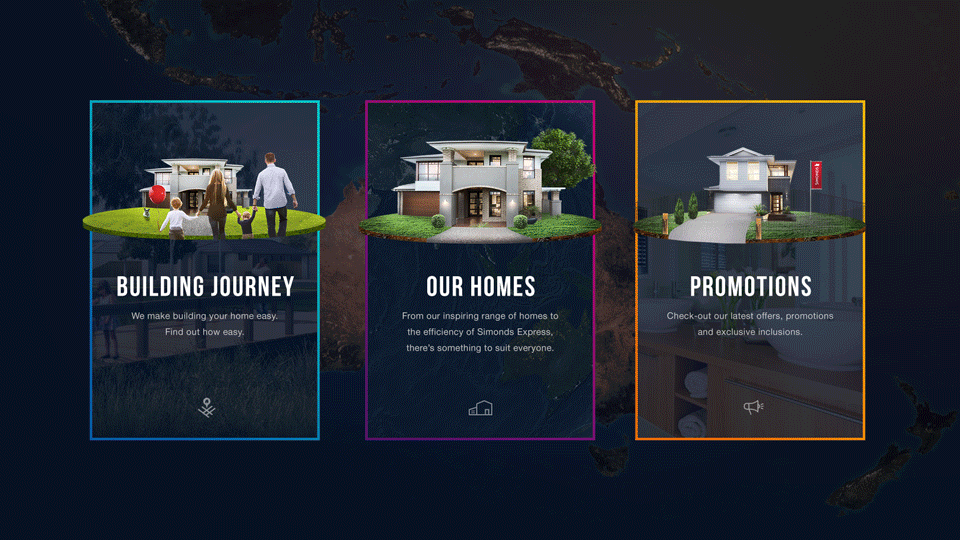960x540 pixels.
Task: Select the Our Homes card
Action: 480,287
